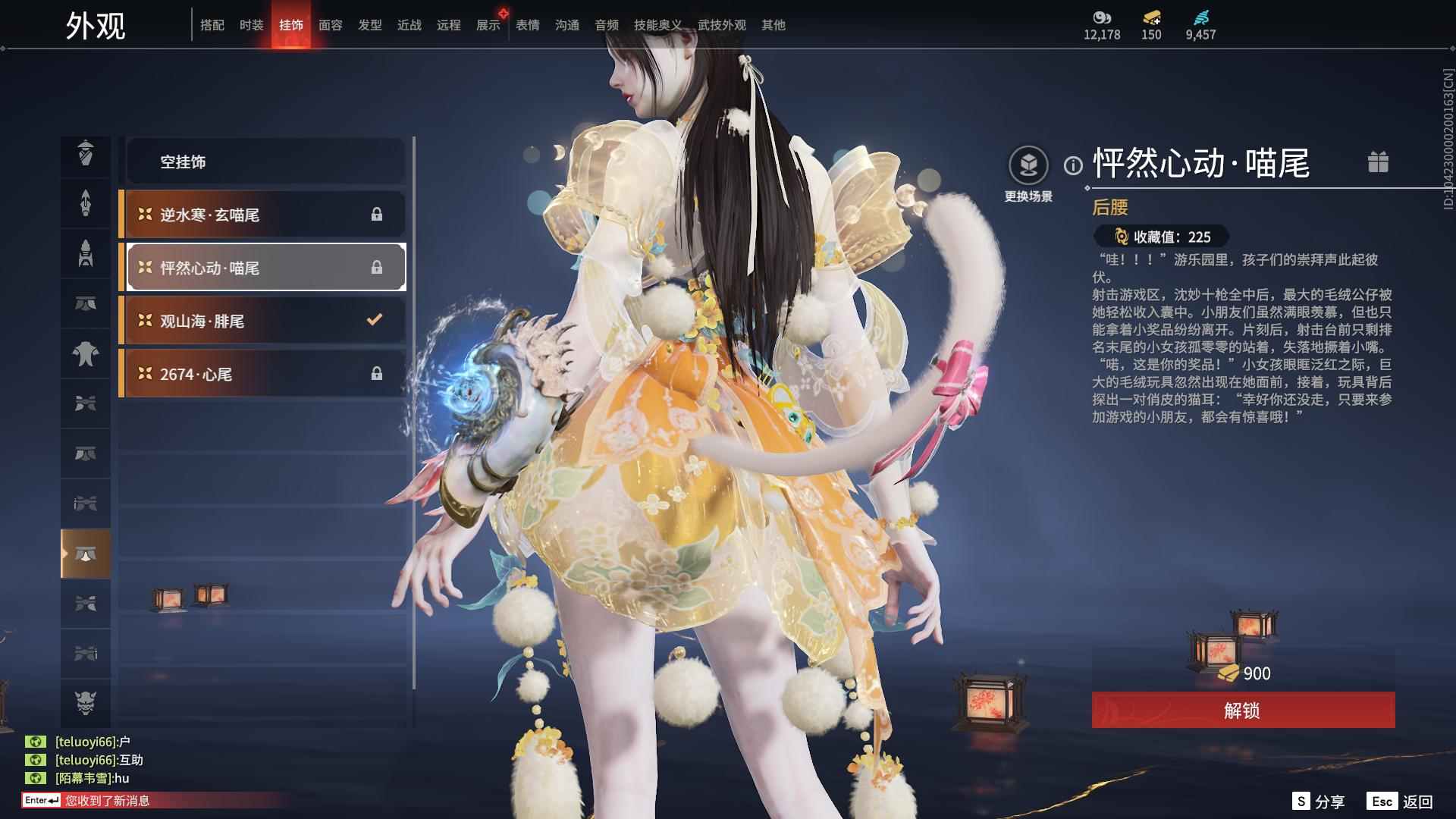Open the demon mask category at sidebar bottom

point(86,703)
